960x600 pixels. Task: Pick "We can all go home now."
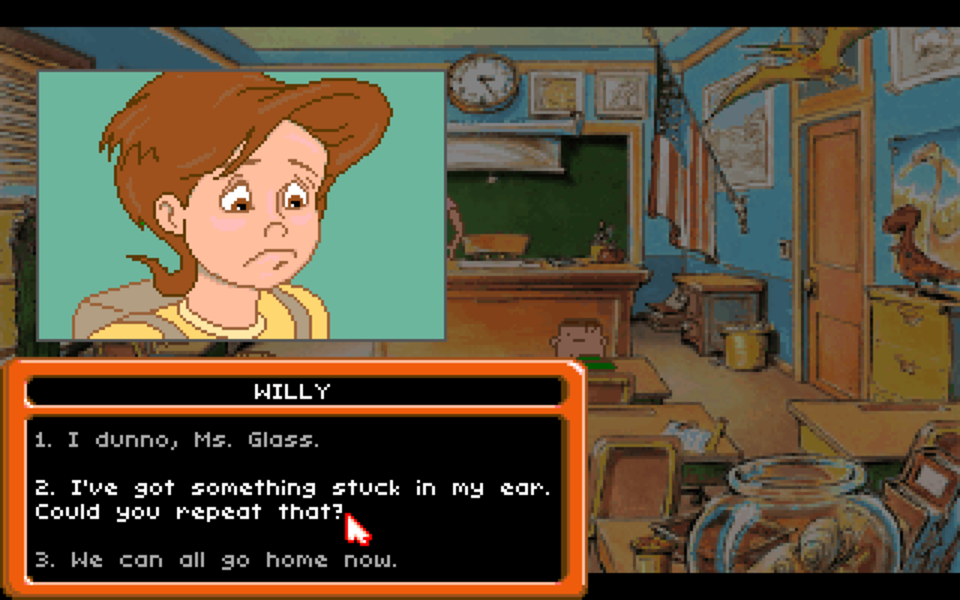click(215, 560)
